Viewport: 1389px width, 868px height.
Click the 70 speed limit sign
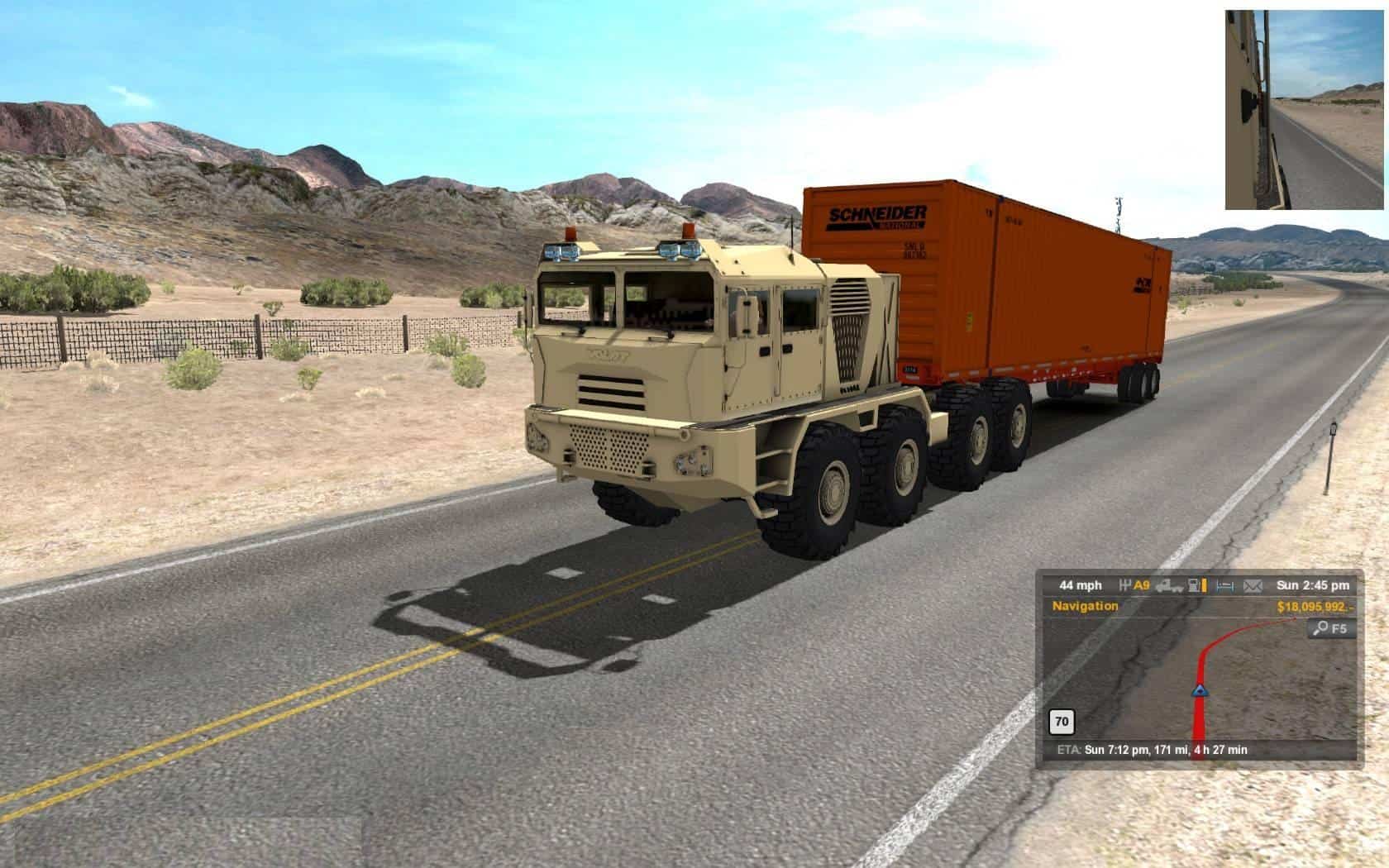point(1062,722)
